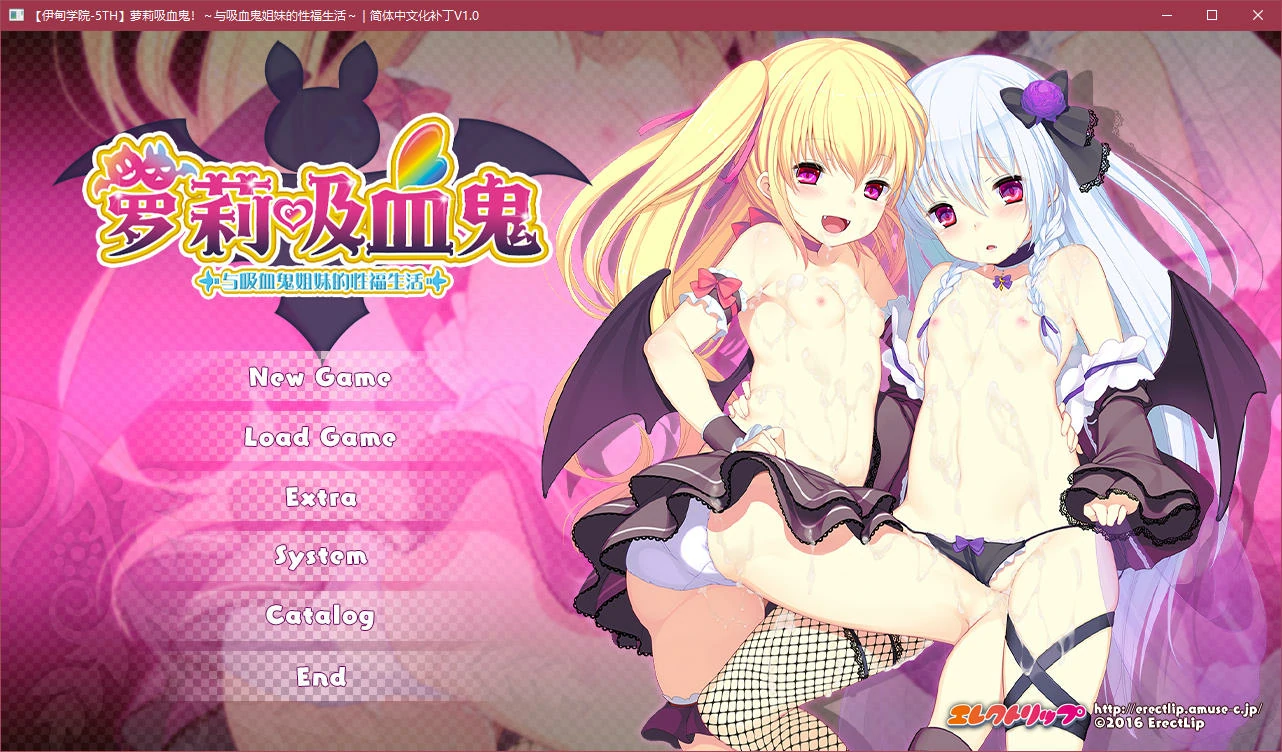Open the Load Game screen
Screen dimensions: 1282x752
point(320,437)
